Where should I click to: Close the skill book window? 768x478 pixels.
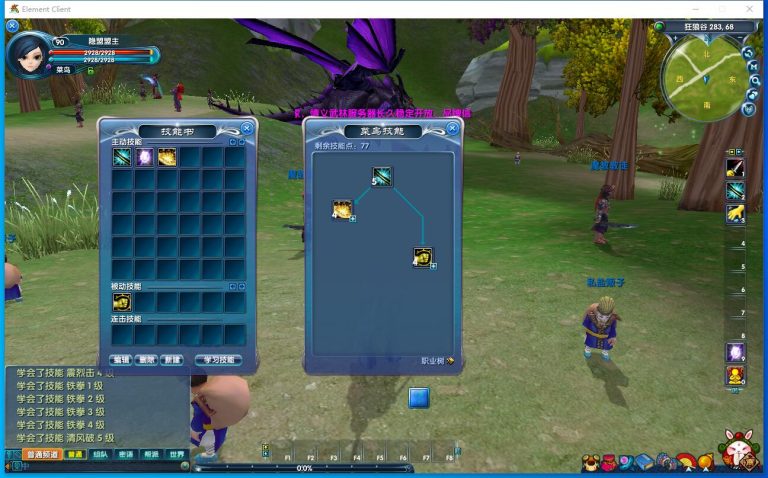247,128
